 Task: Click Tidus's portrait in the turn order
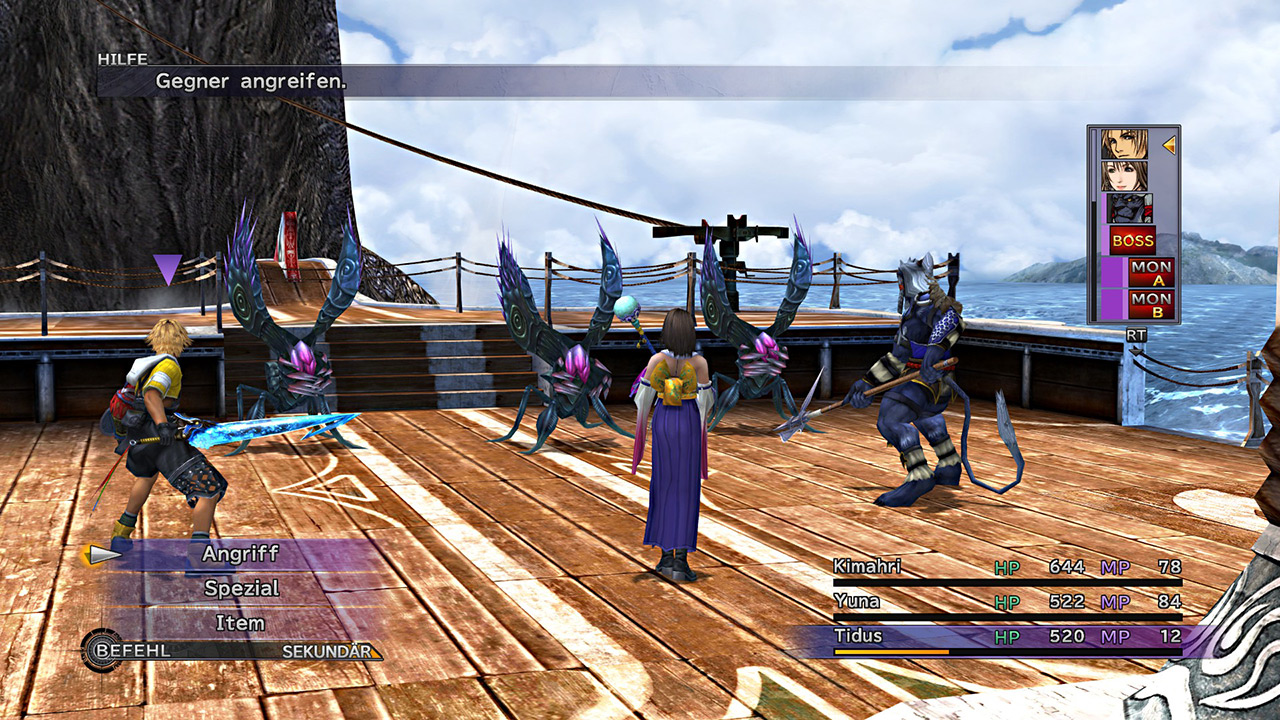click(x=1125, y=144)
